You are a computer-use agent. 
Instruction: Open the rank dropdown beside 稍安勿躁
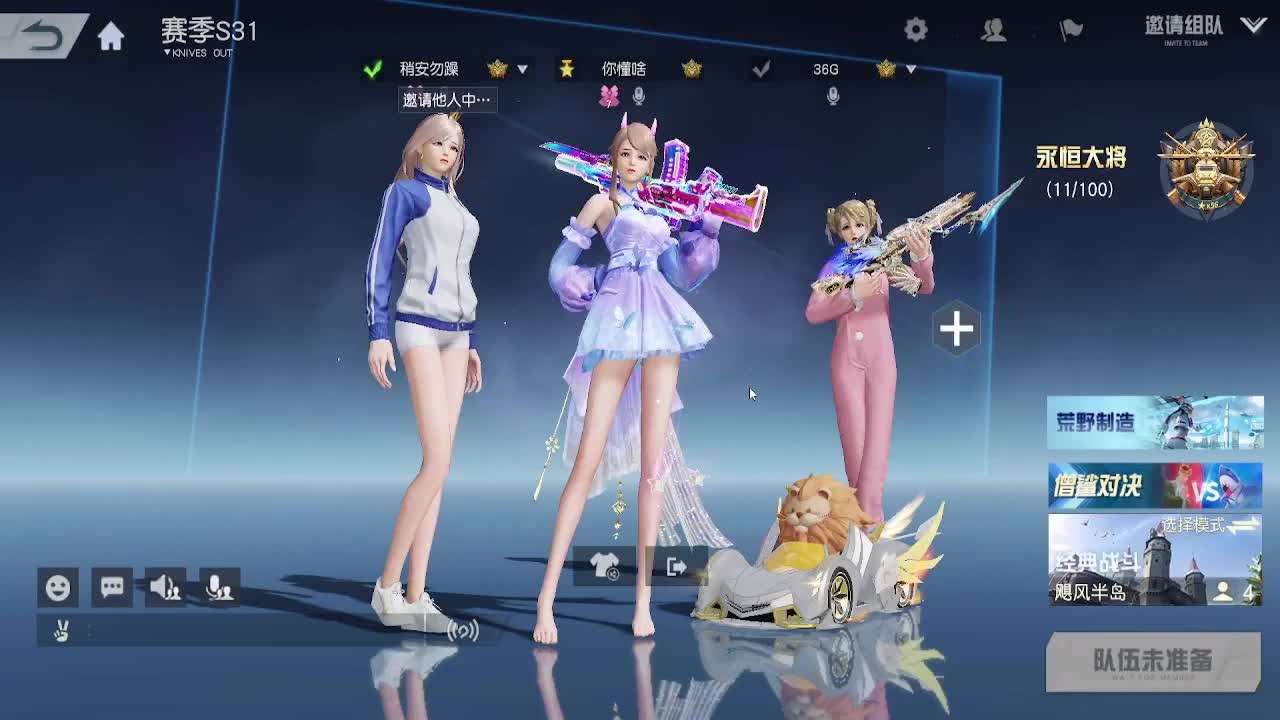[x=521, y=69]
